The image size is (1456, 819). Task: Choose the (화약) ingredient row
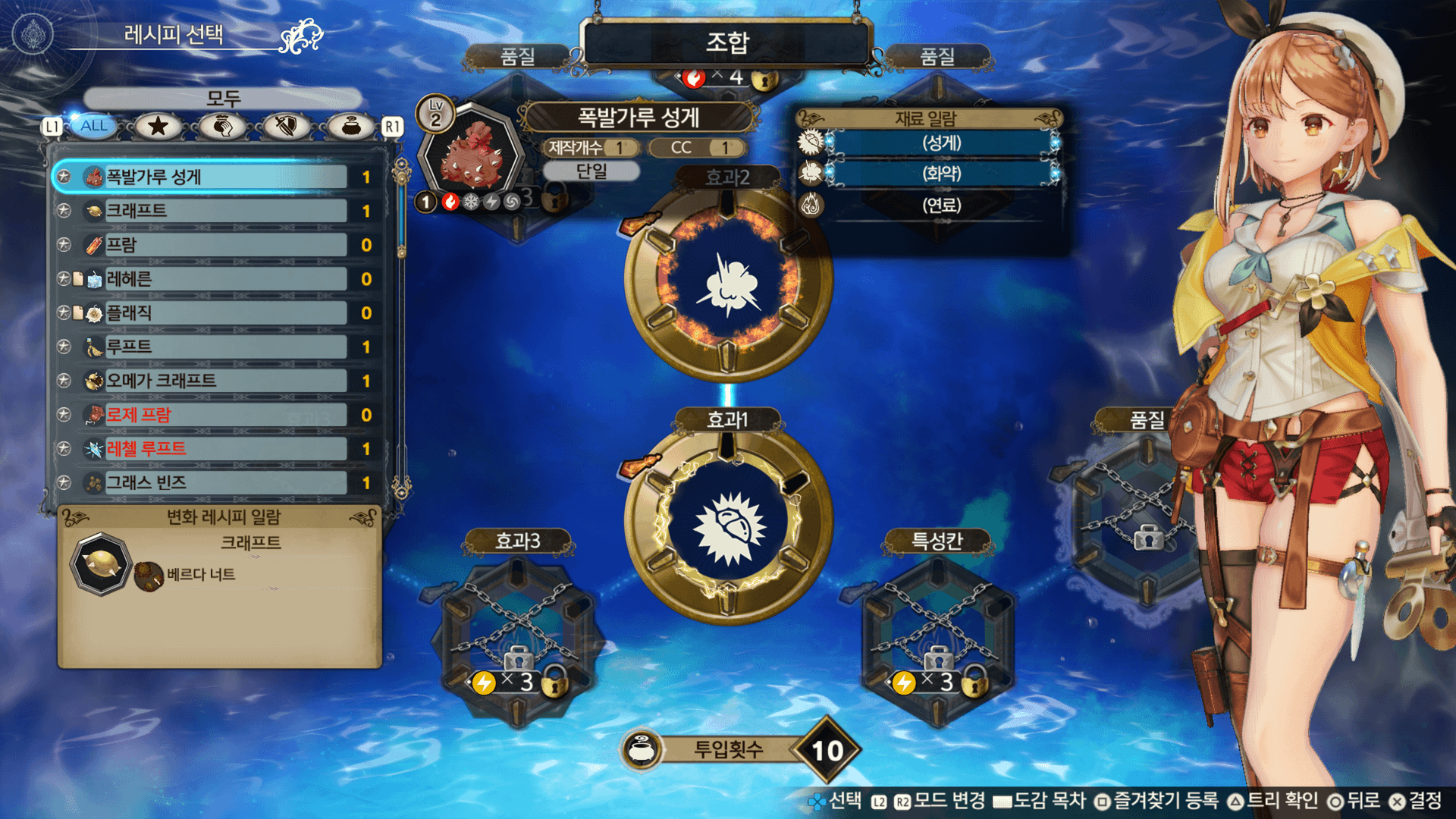coord(941,174)
